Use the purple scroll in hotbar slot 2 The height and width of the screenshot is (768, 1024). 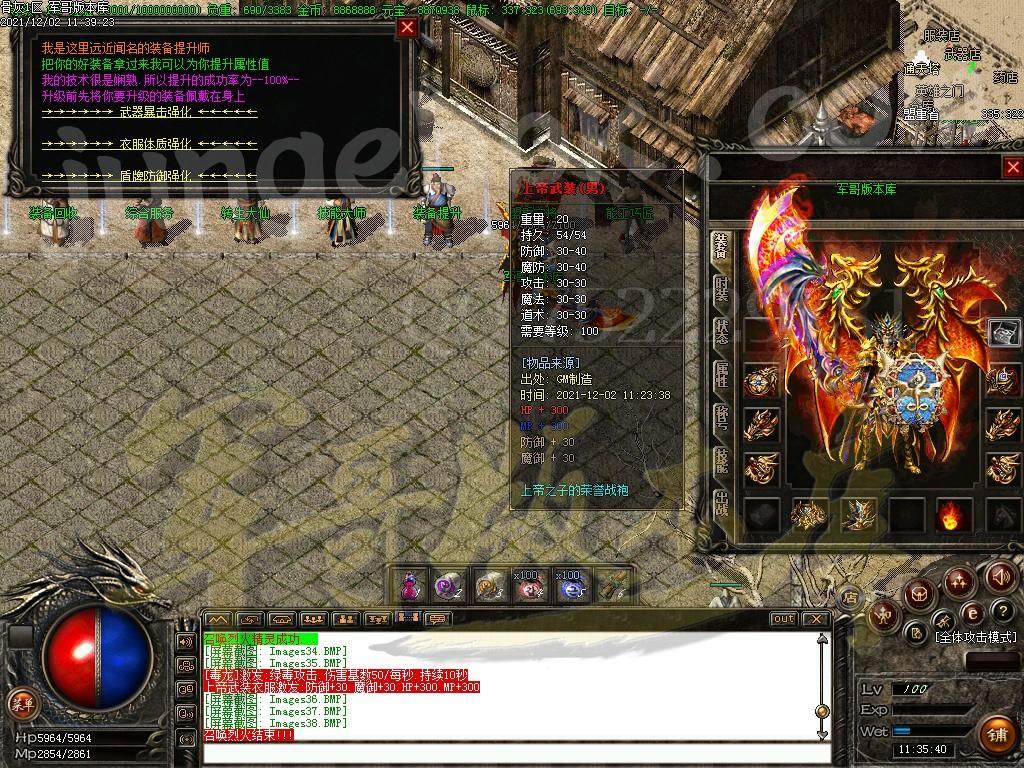tap(446, 587)
